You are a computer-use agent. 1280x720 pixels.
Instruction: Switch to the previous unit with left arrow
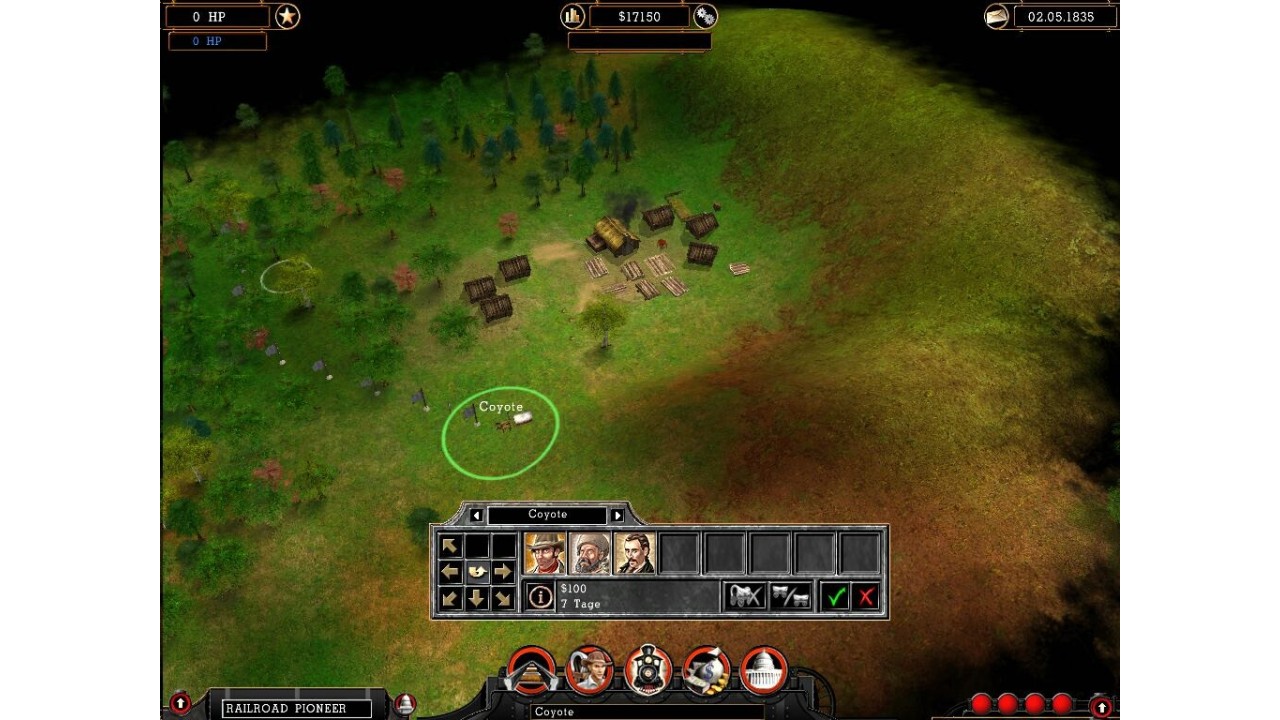476,515
